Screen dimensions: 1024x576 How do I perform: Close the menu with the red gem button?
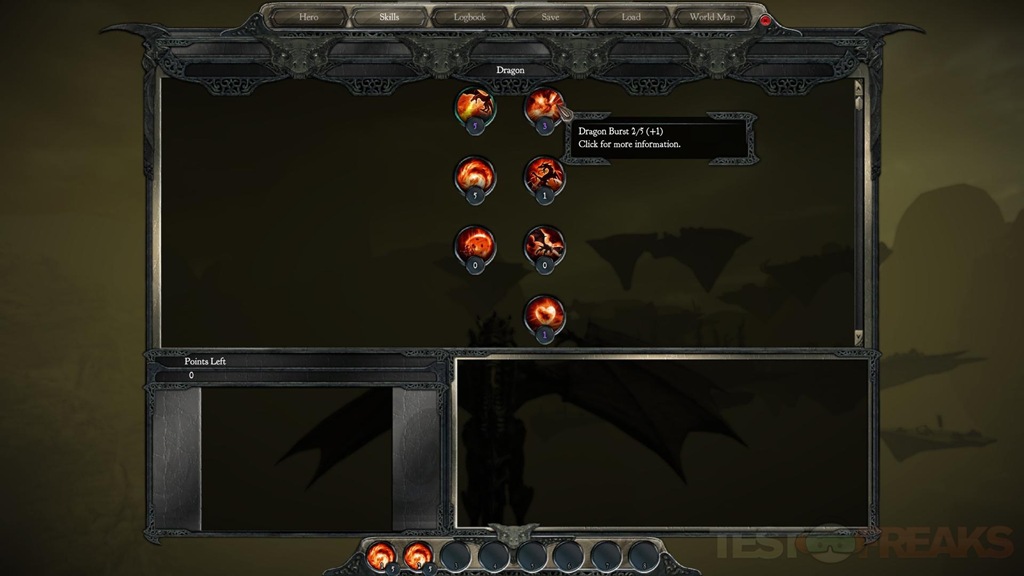767,20
